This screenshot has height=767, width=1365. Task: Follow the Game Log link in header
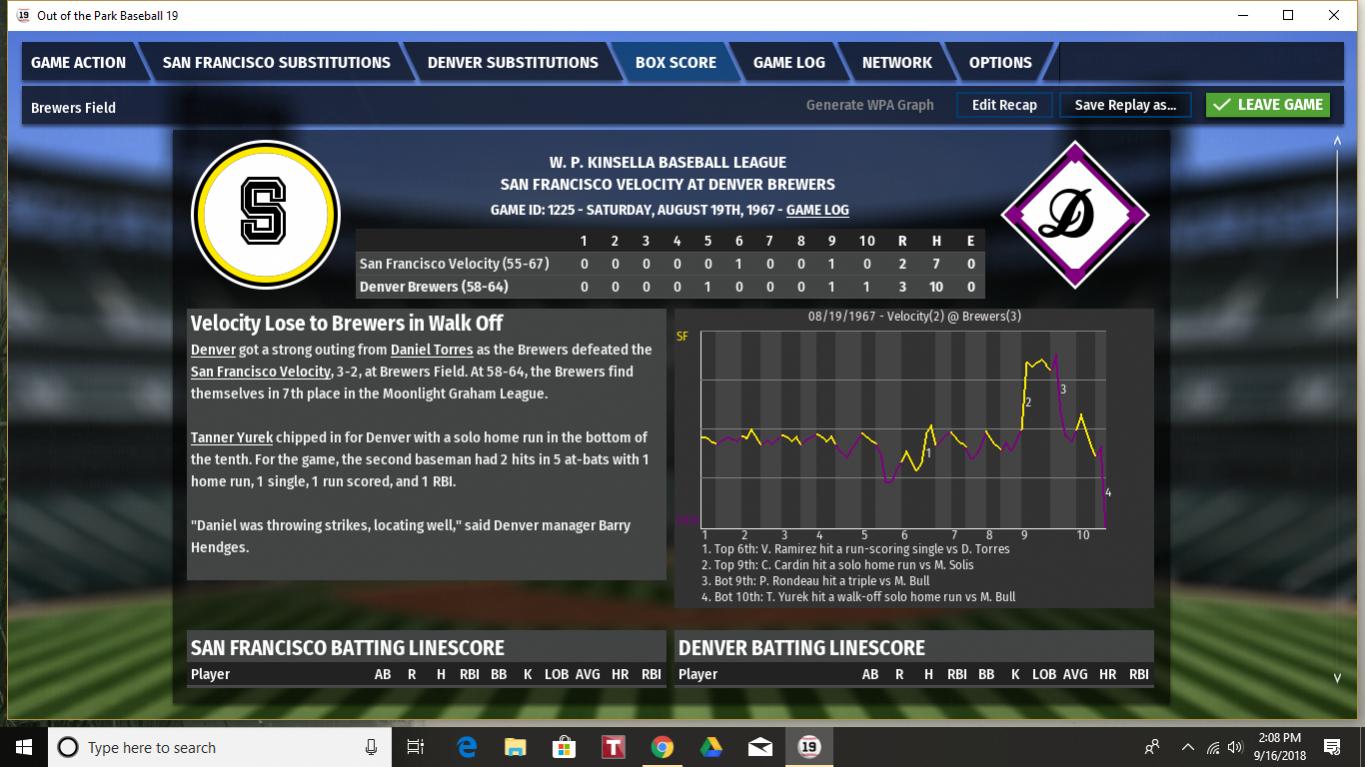(x=818, y=210)
